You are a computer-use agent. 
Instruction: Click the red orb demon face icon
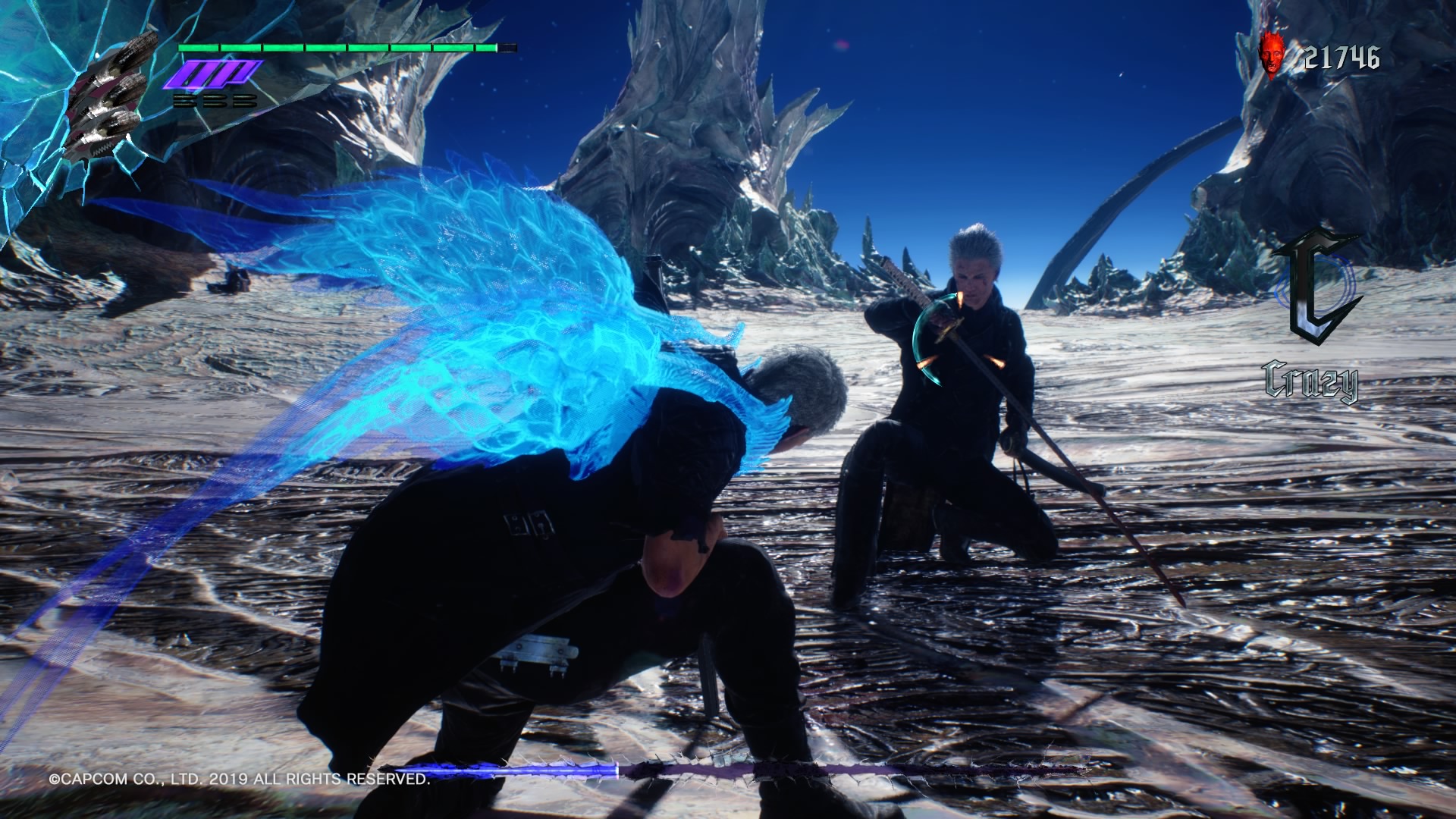click(x=1272, y=58)
